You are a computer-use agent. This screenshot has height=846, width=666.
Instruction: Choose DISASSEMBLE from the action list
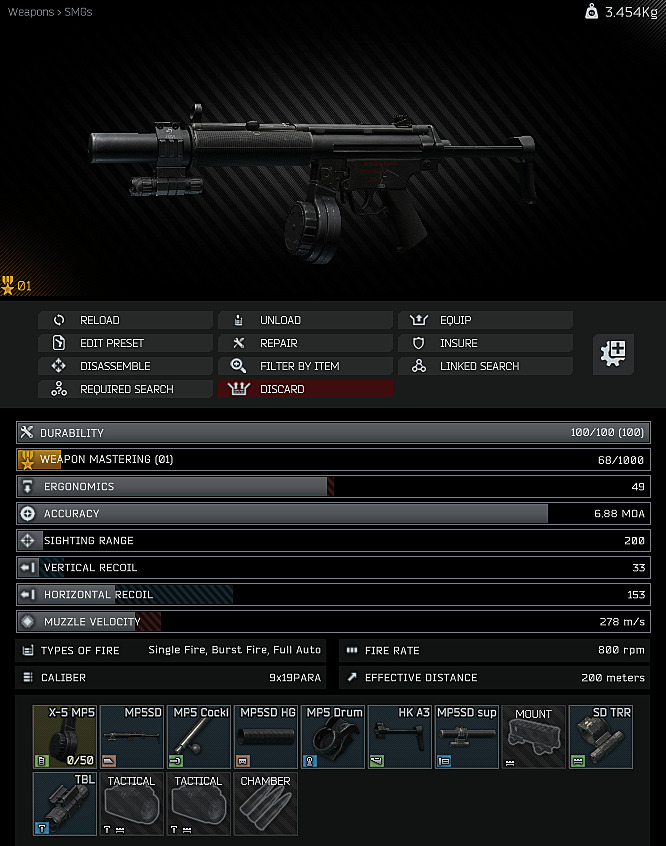point(125,366)
